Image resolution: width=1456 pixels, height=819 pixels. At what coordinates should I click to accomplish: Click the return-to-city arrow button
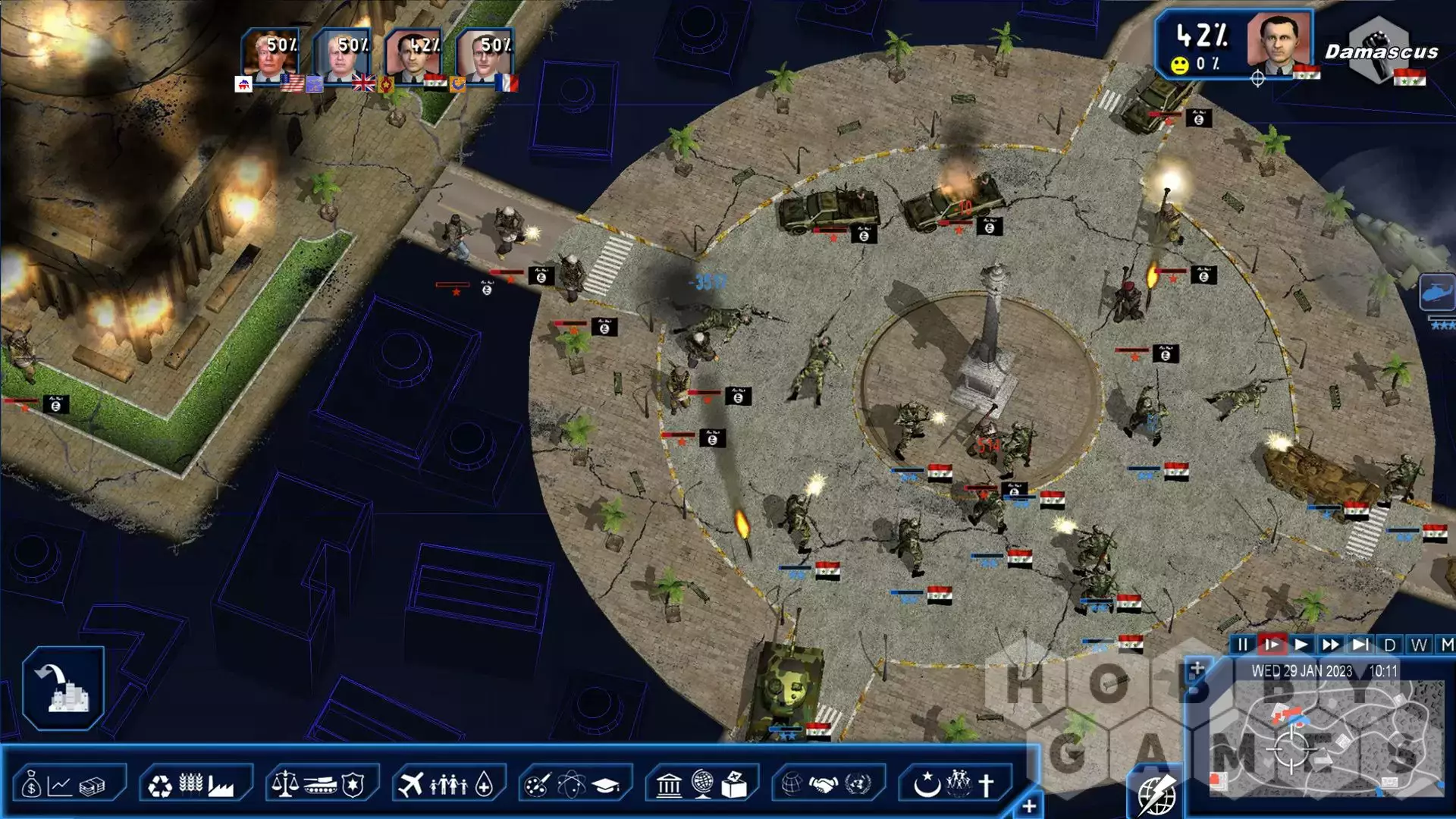tap(63, 688)
